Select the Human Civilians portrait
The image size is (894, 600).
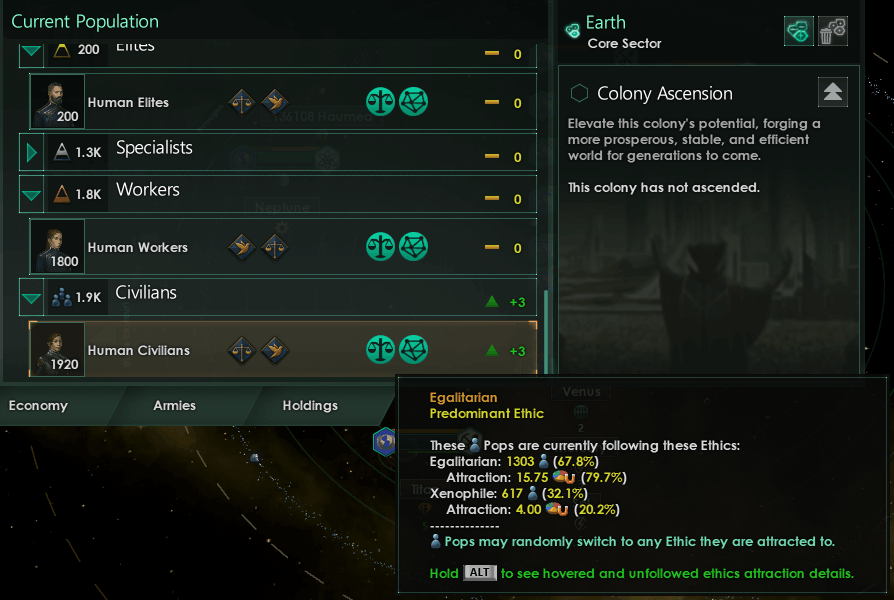56,350
